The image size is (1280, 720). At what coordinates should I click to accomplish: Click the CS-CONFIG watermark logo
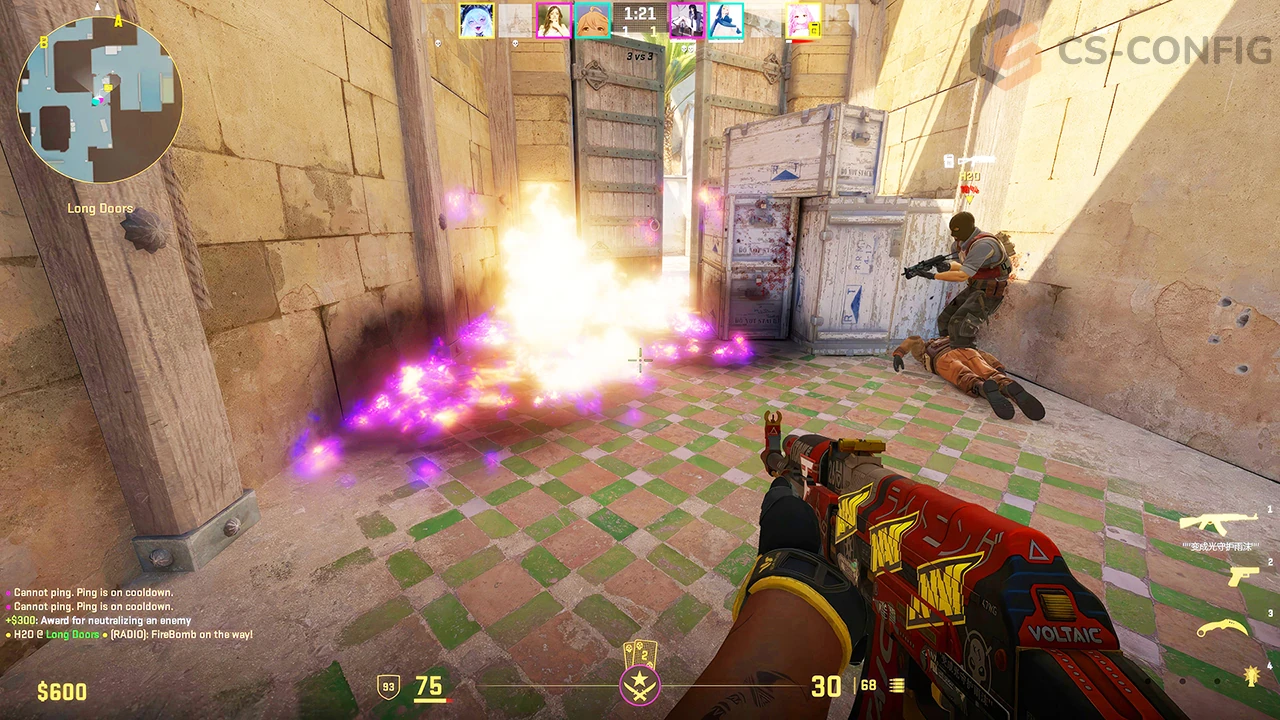[1122, 48]
